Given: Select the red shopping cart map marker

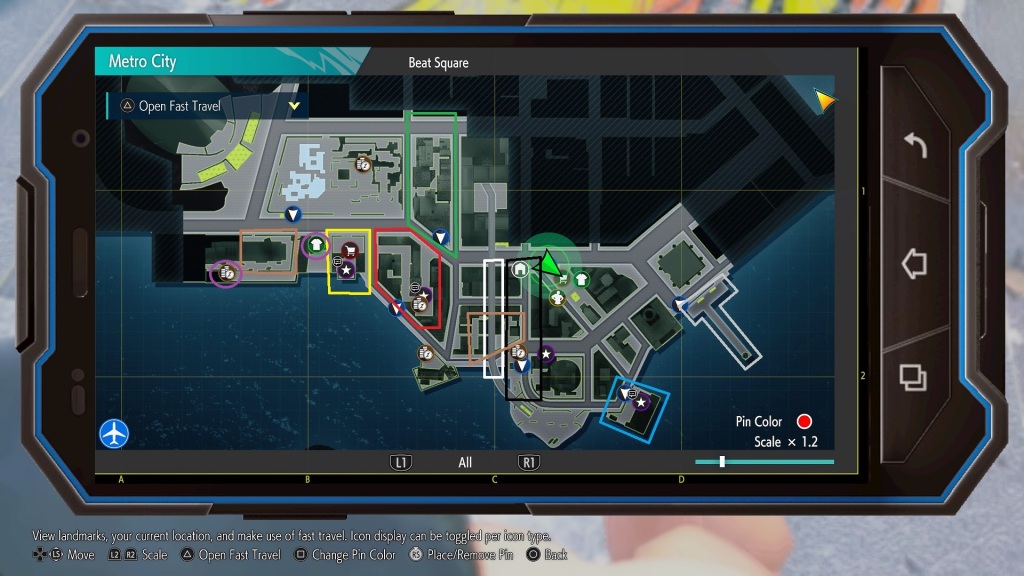Looking at the screenshot, I should click(350, 250).
